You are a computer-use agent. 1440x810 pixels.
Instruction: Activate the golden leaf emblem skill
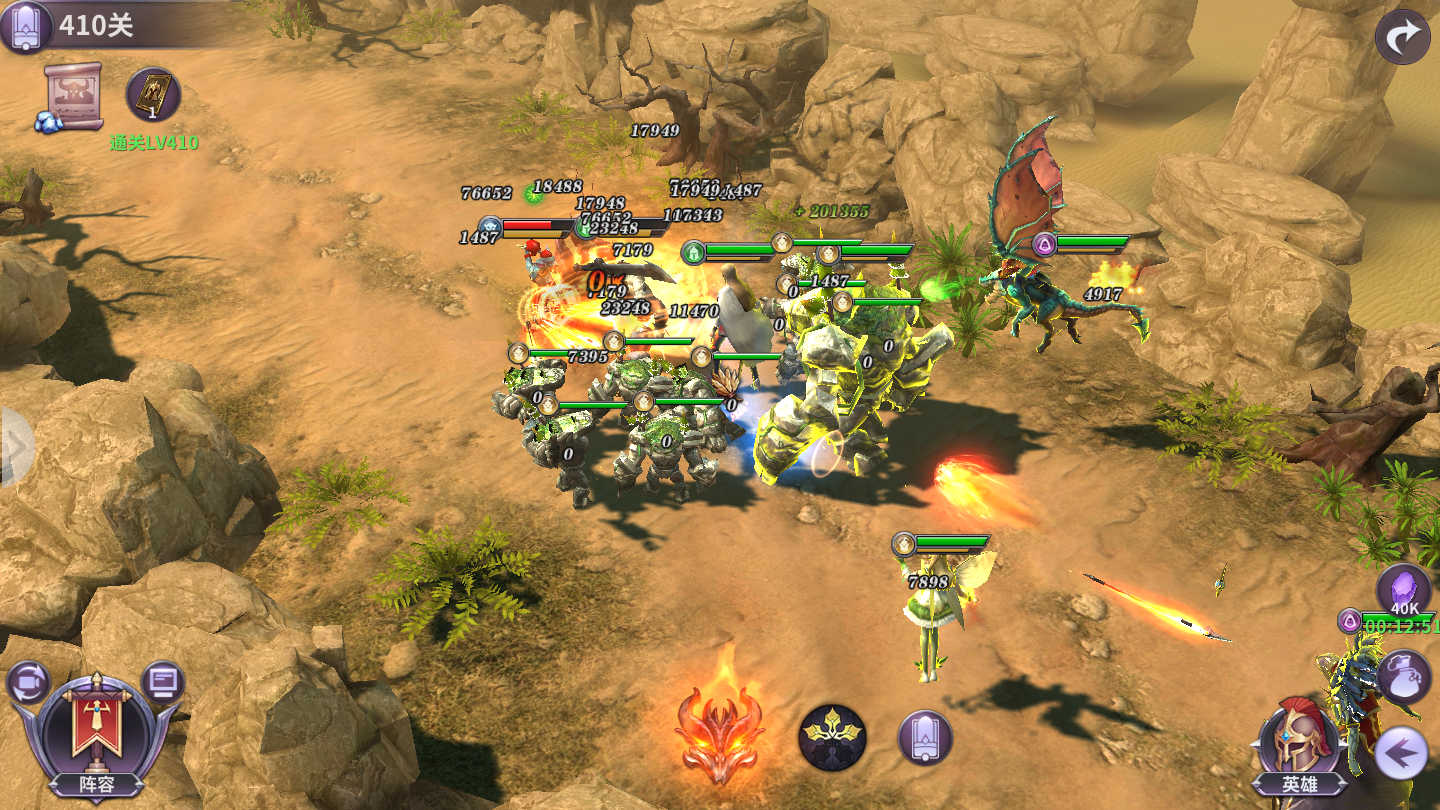832,738
